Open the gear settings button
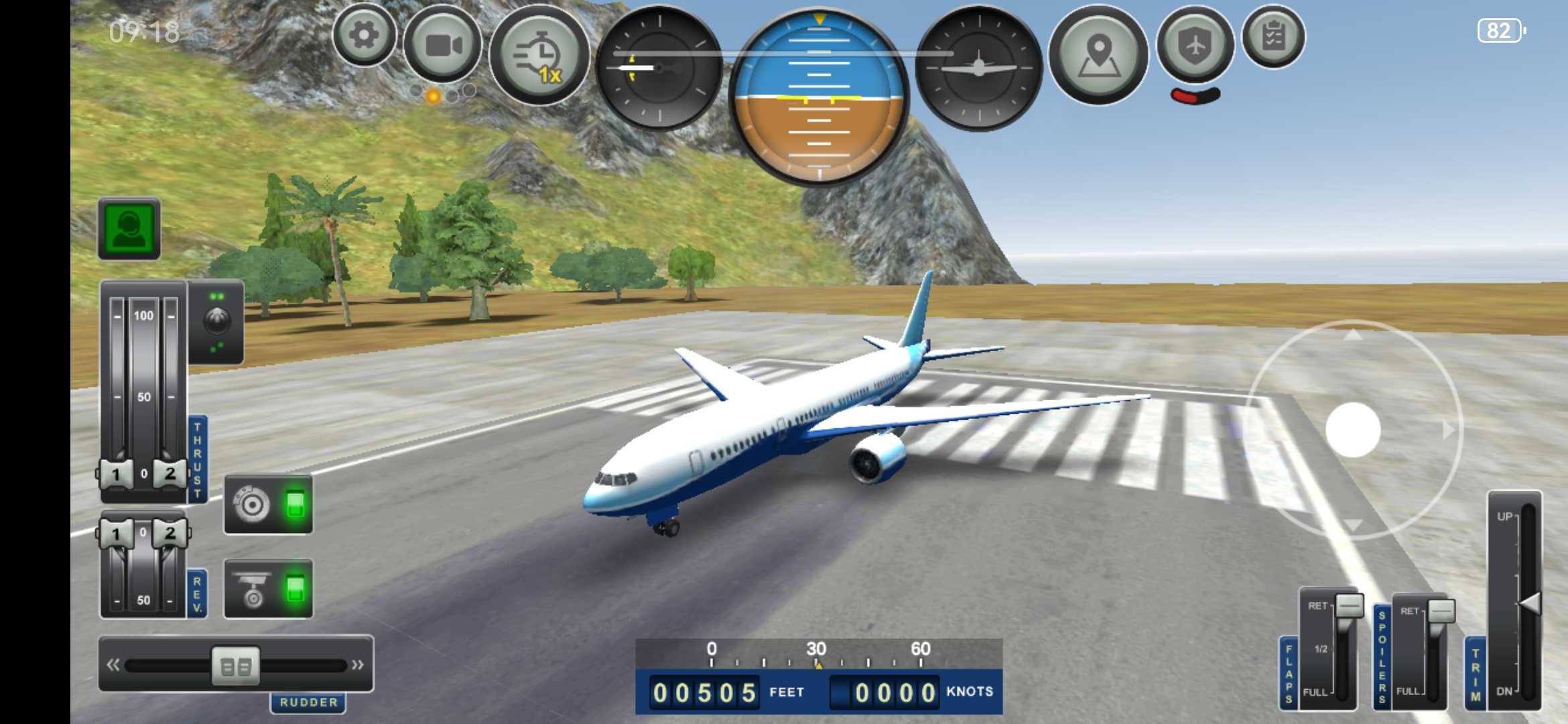This screenshot has height=724, width=1568. tap(364, 36)
